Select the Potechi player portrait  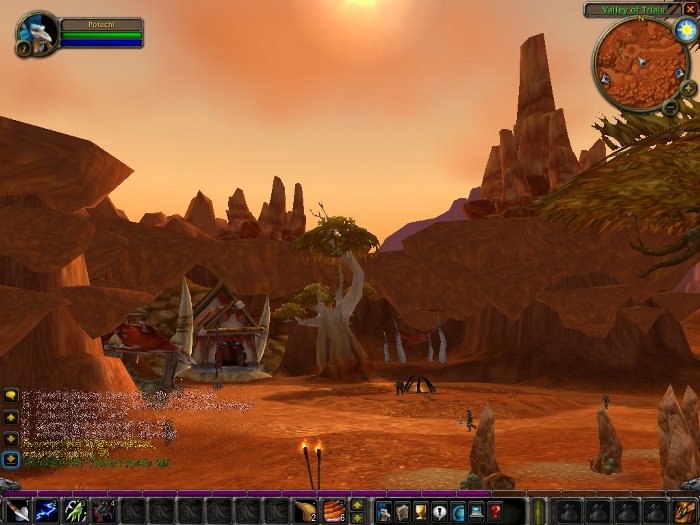click(38, 33)
